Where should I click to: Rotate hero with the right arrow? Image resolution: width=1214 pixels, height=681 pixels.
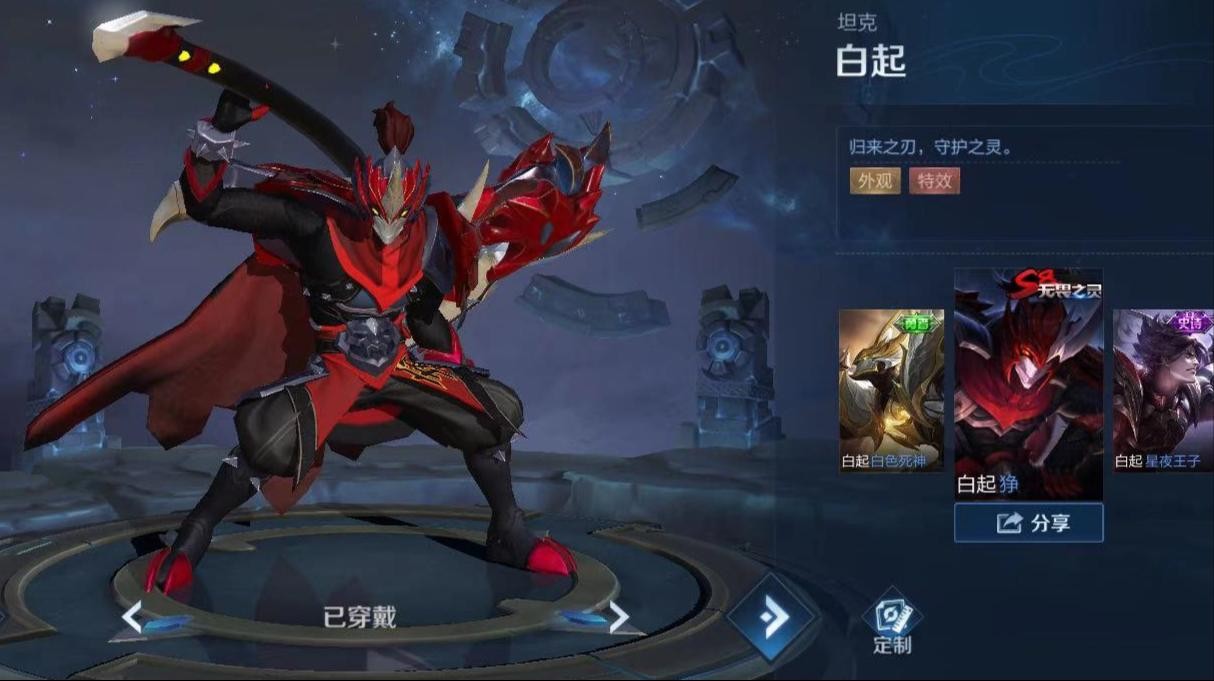(619, 617)
